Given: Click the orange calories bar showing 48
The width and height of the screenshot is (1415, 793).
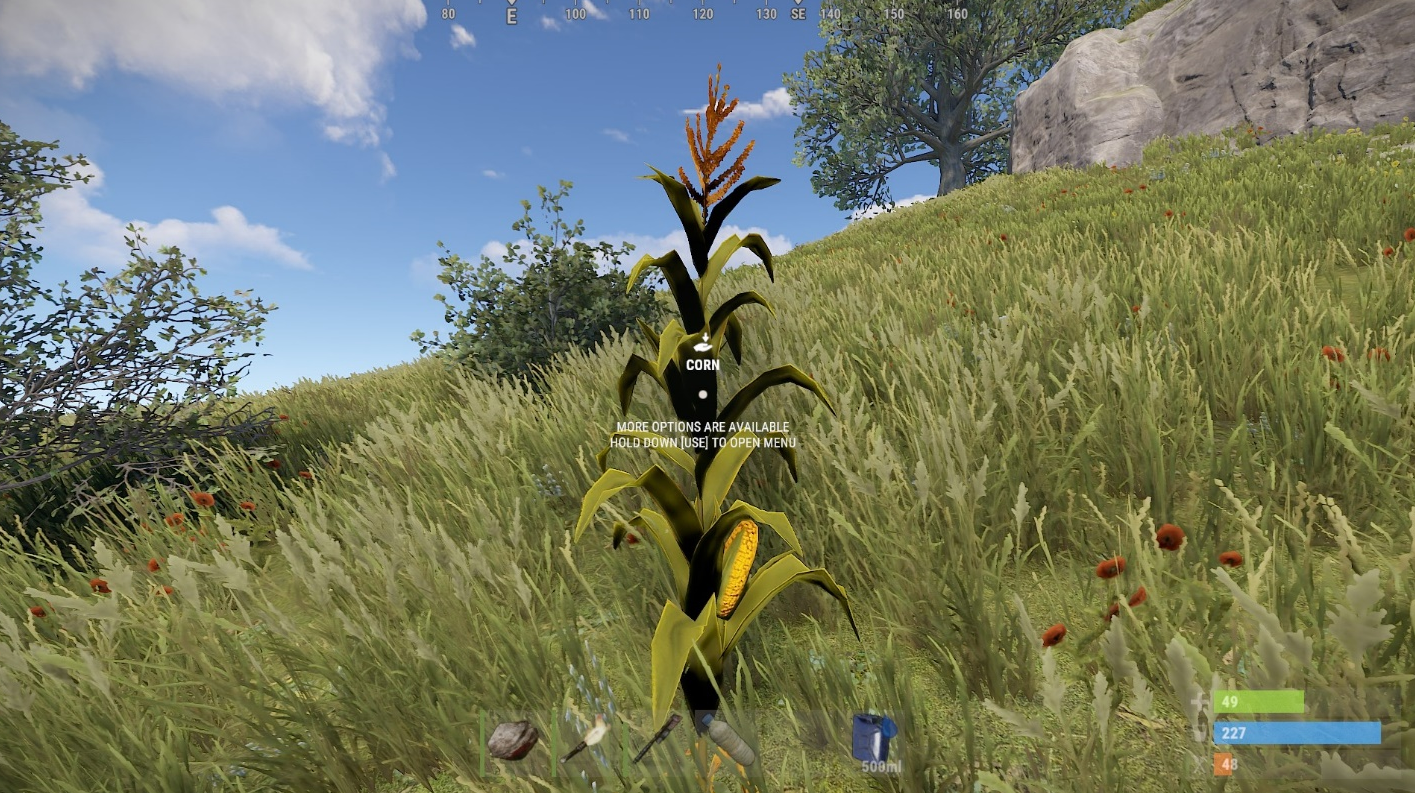Looking at the screenshot, I should coord(1222,764).
